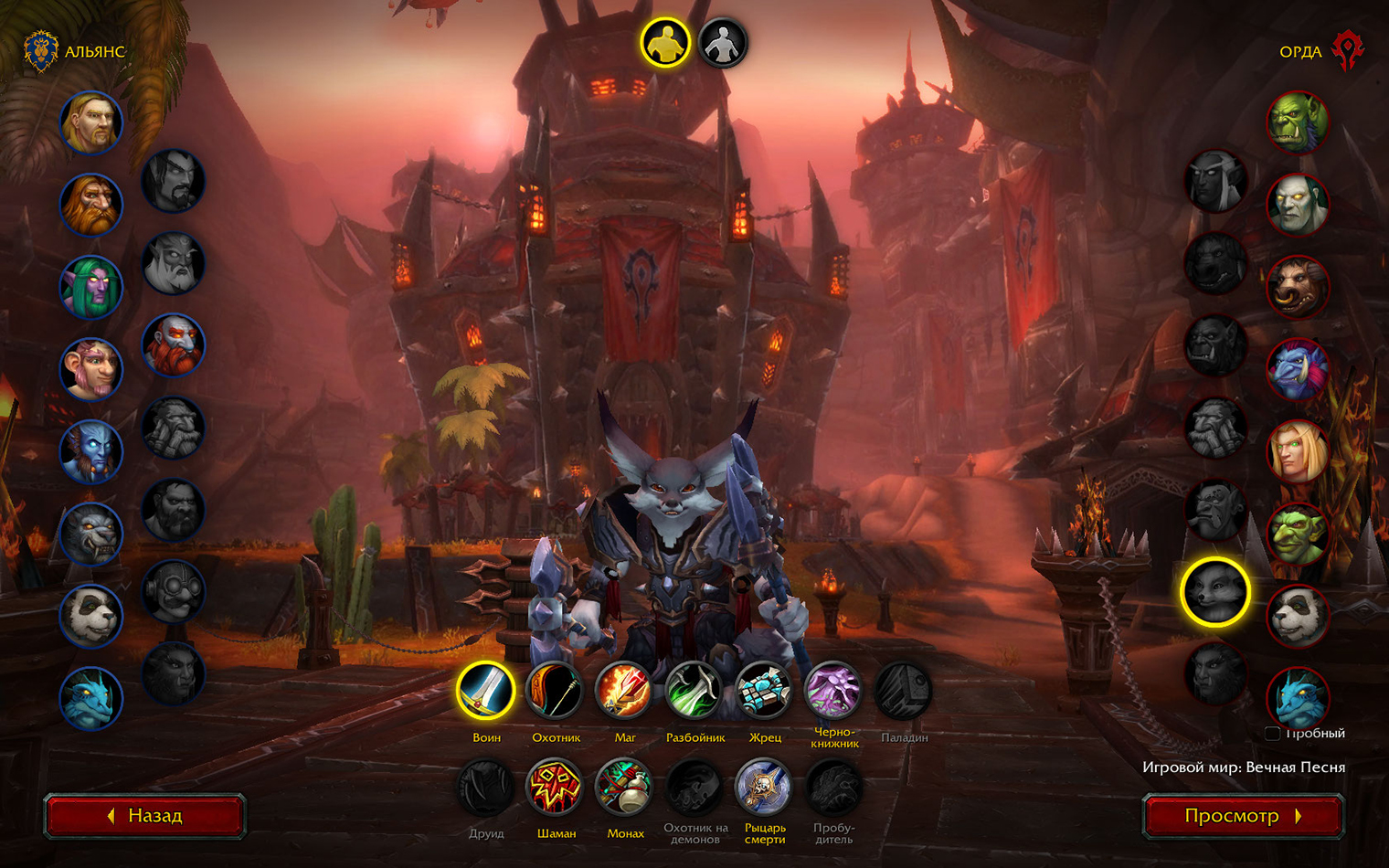Viewport: 1389px width, 868px height.
Task: Choose the green-skinned Orc race portrait
Action: (x=1298, y=122)
